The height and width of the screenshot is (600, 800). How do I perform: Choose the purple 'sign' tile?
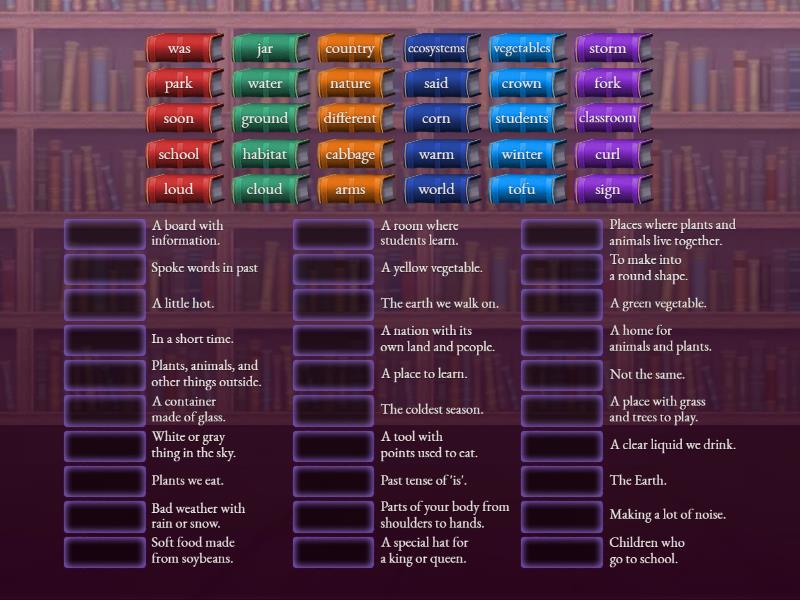(608, 189)
